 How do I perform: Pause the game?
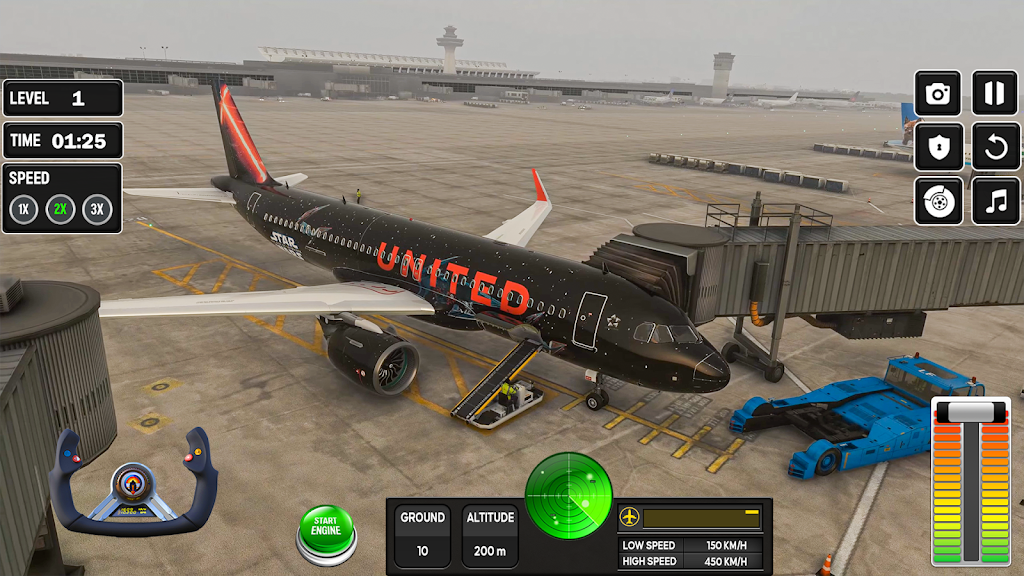coord(996,94)
